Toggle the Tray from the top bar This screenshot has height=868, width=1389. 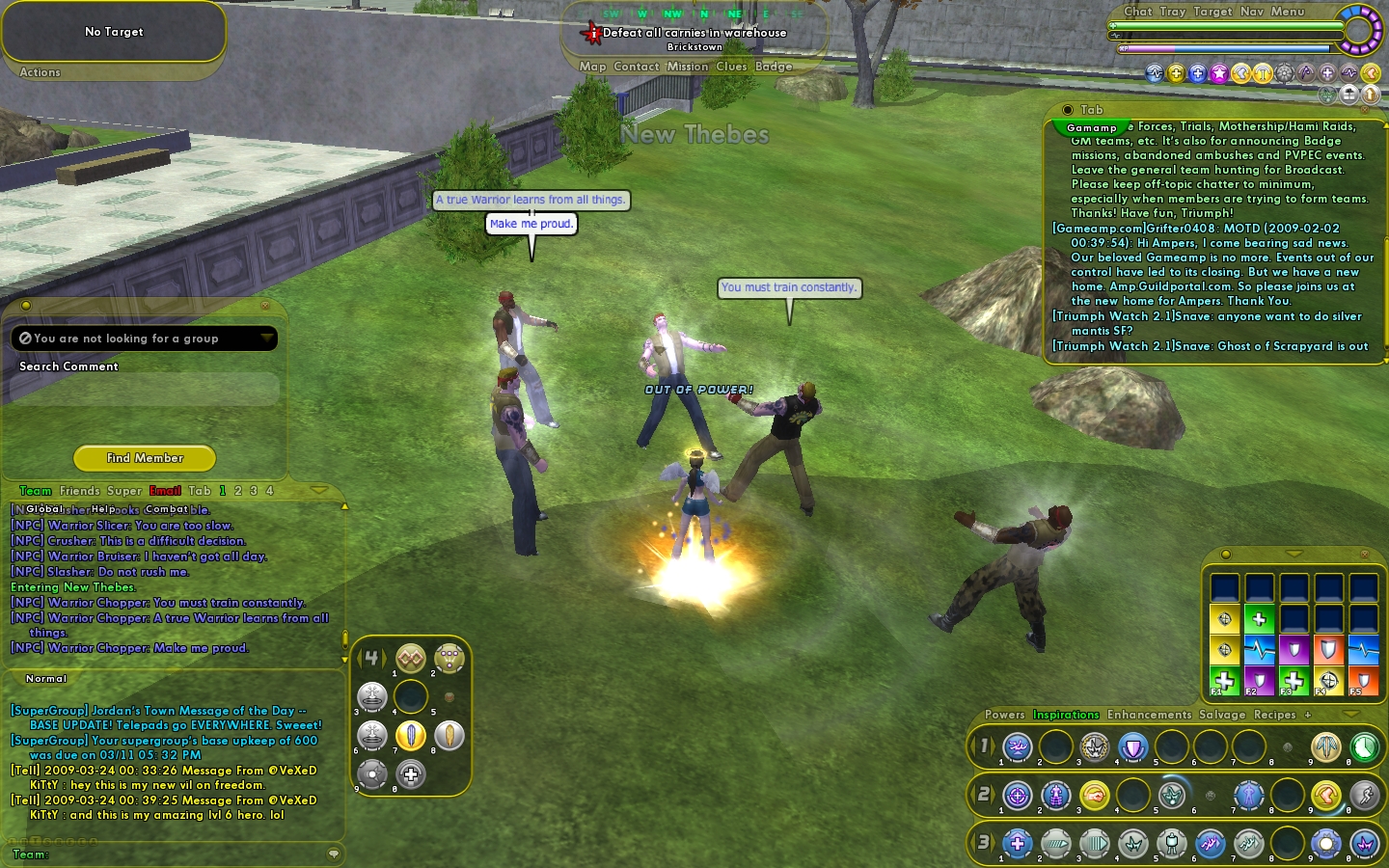point(1172,12)
